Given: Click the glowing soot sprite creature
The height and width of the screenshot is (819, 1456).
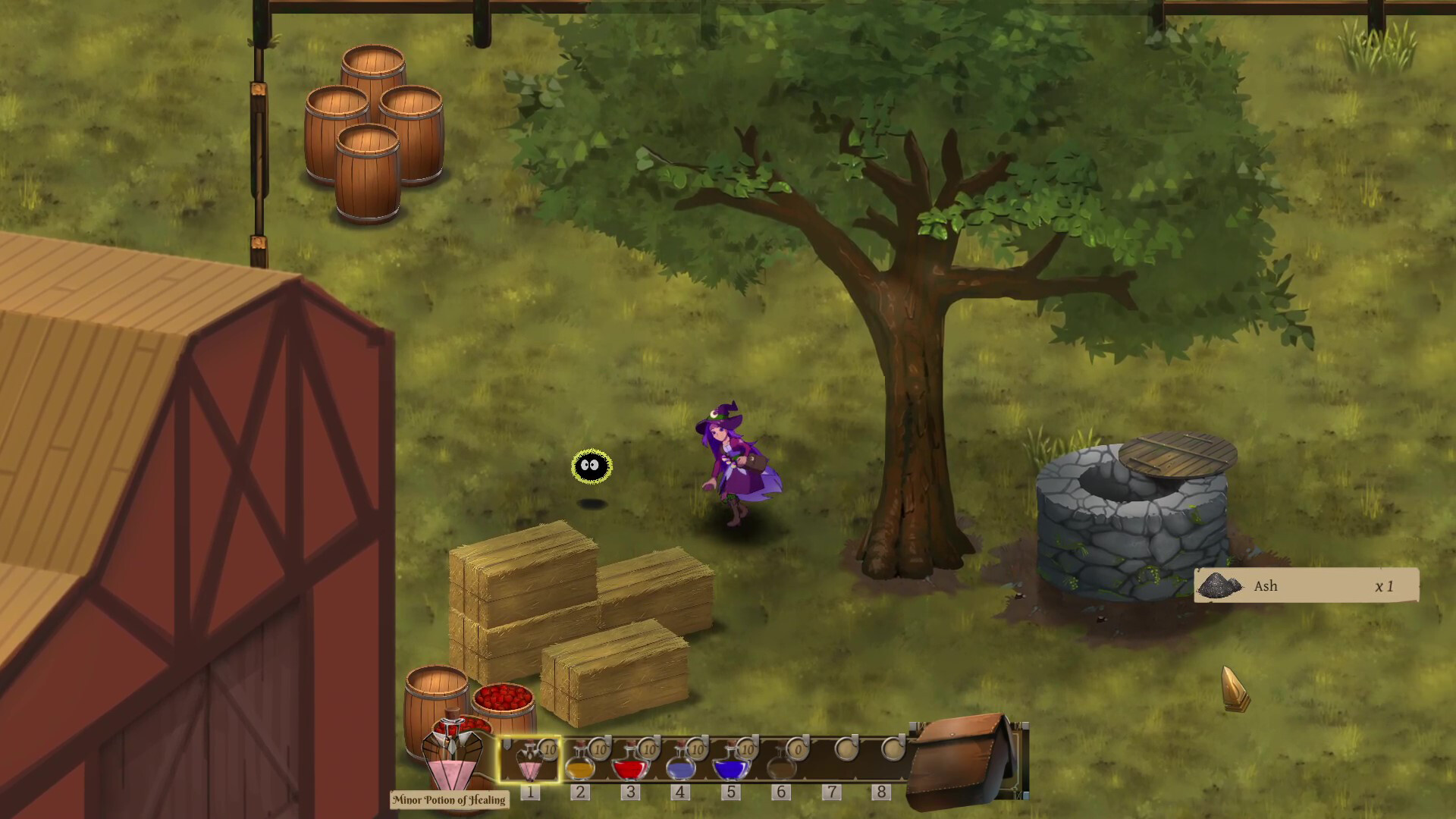Looking at the screenshot, I should click(591, 466).
